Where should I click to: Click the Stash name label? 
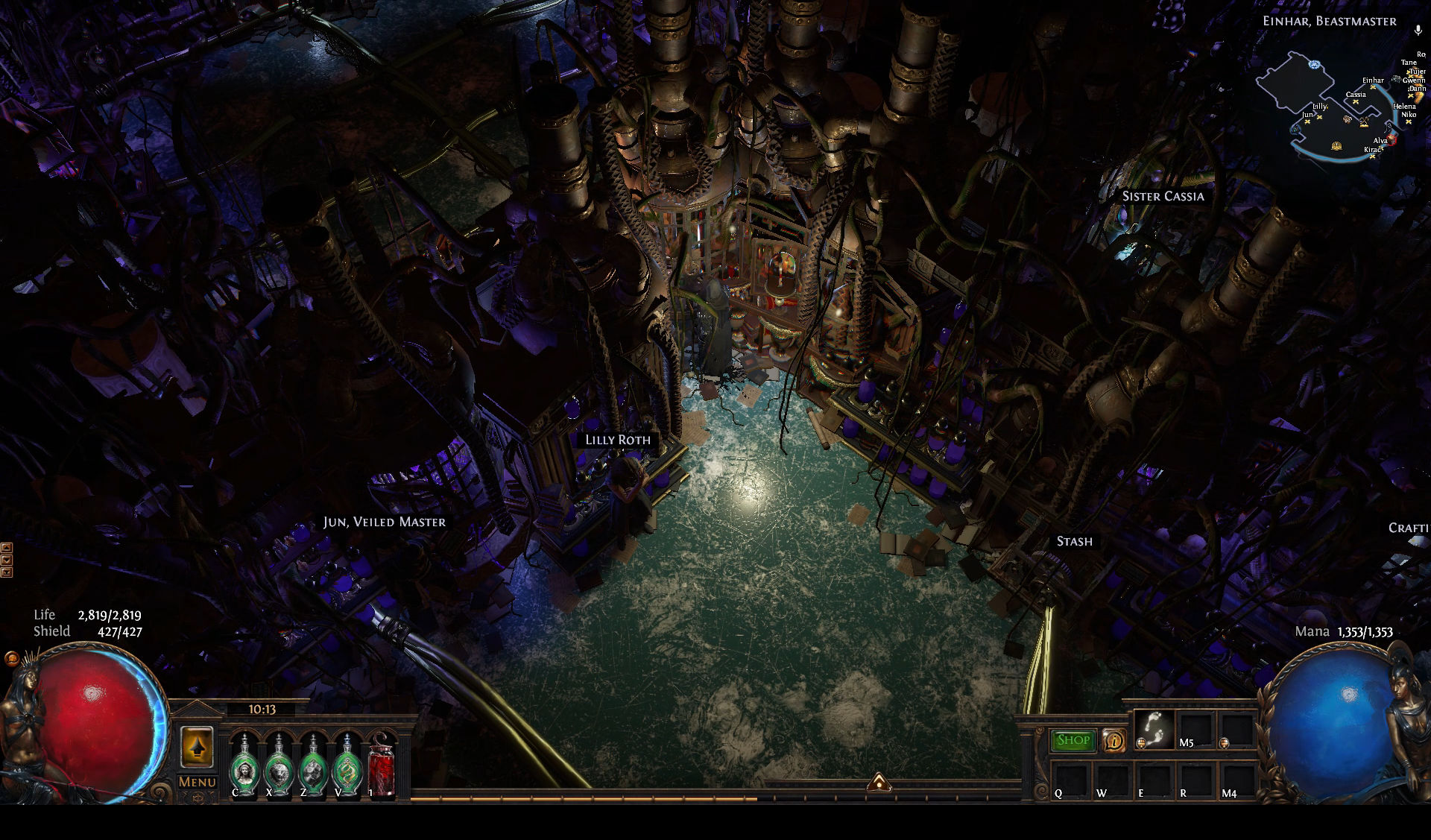click(1074, 542)
